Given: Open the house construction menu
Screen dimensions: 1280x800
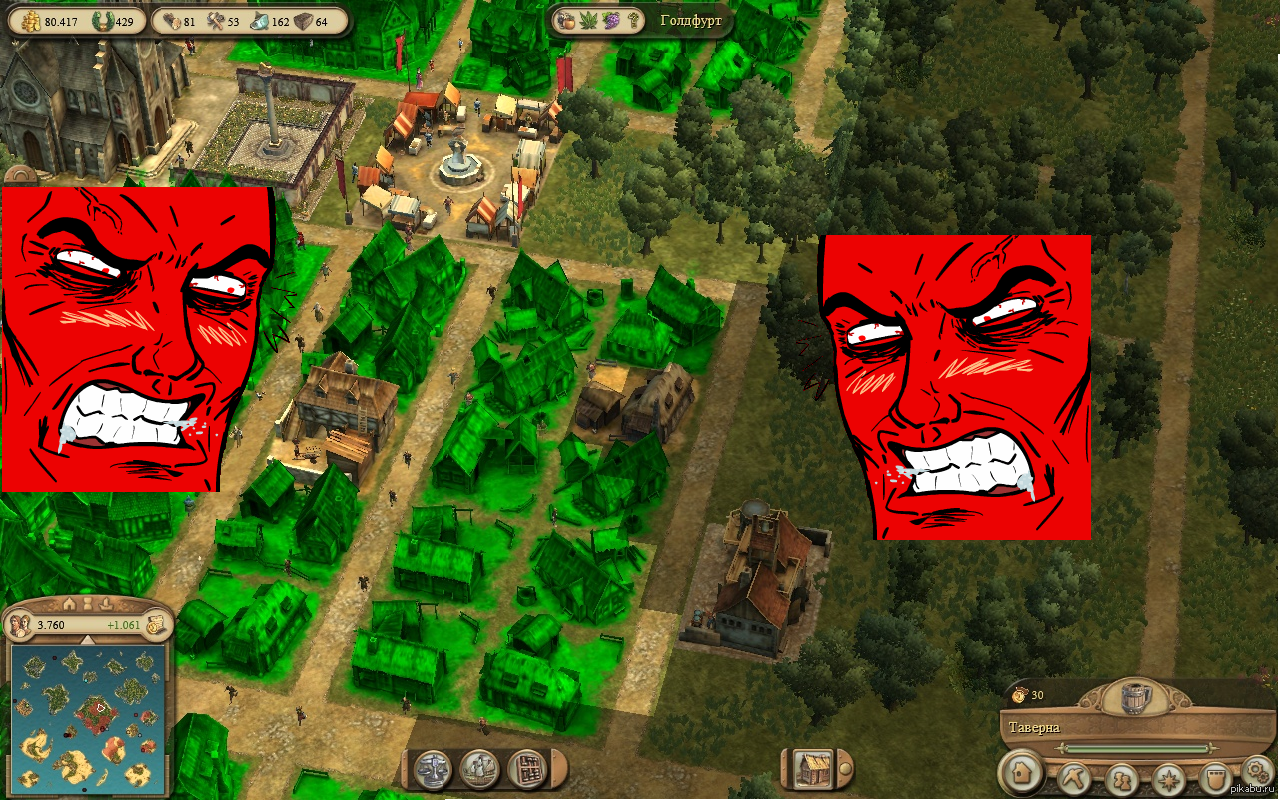Looking at the screenshot, I should [x=1022, y=773].
